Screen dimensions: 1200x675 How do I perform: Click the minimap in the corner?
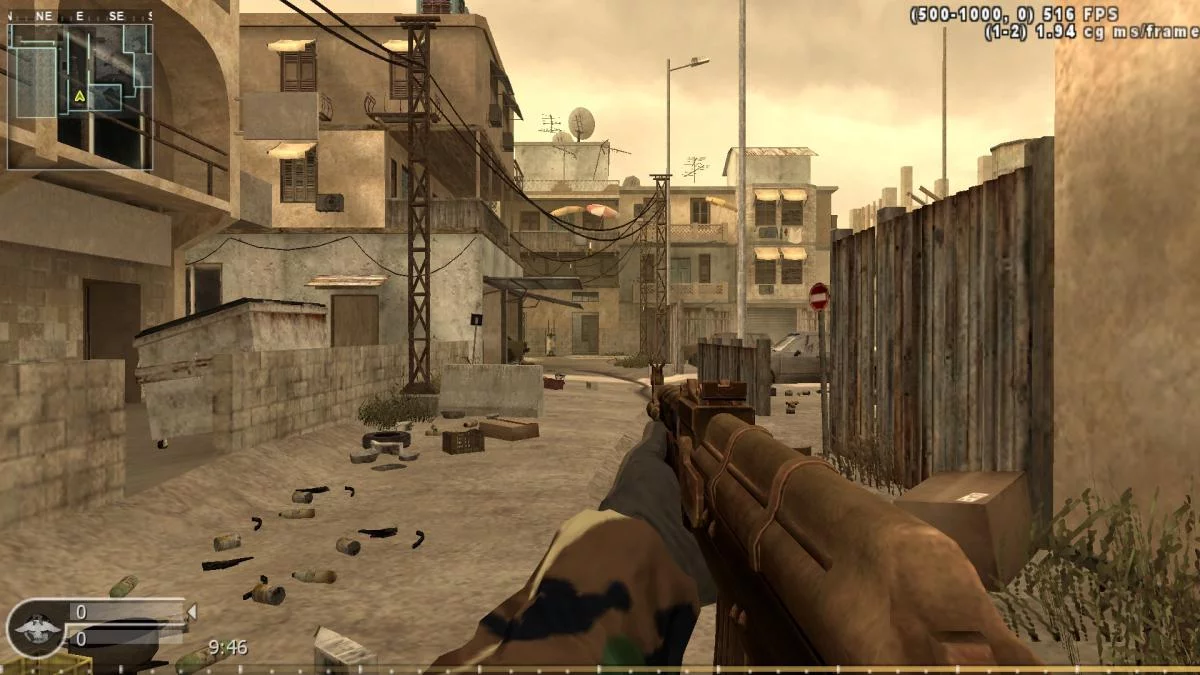[80, 96]
